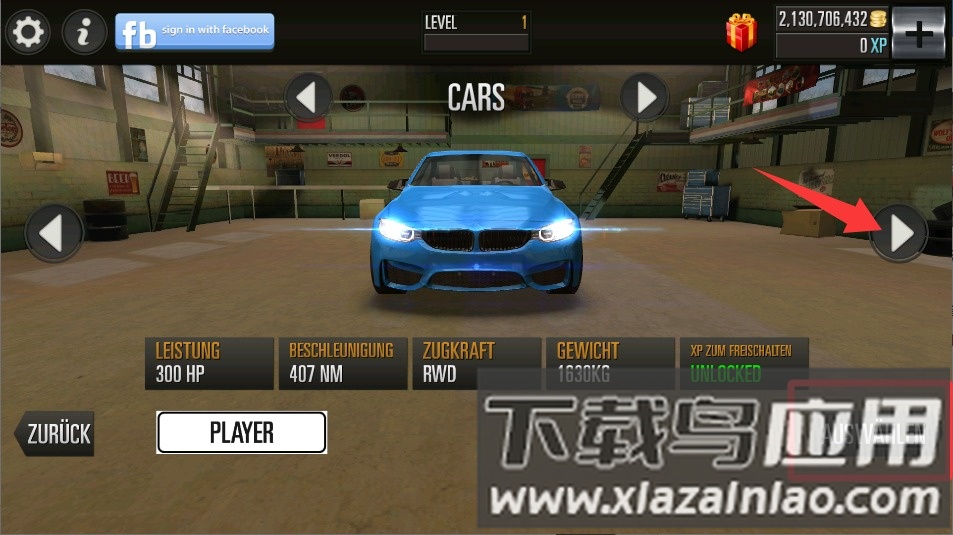Switch to the next category beside CARS
The width and height of the screenshot is (953, 535).
coord(644,98)
